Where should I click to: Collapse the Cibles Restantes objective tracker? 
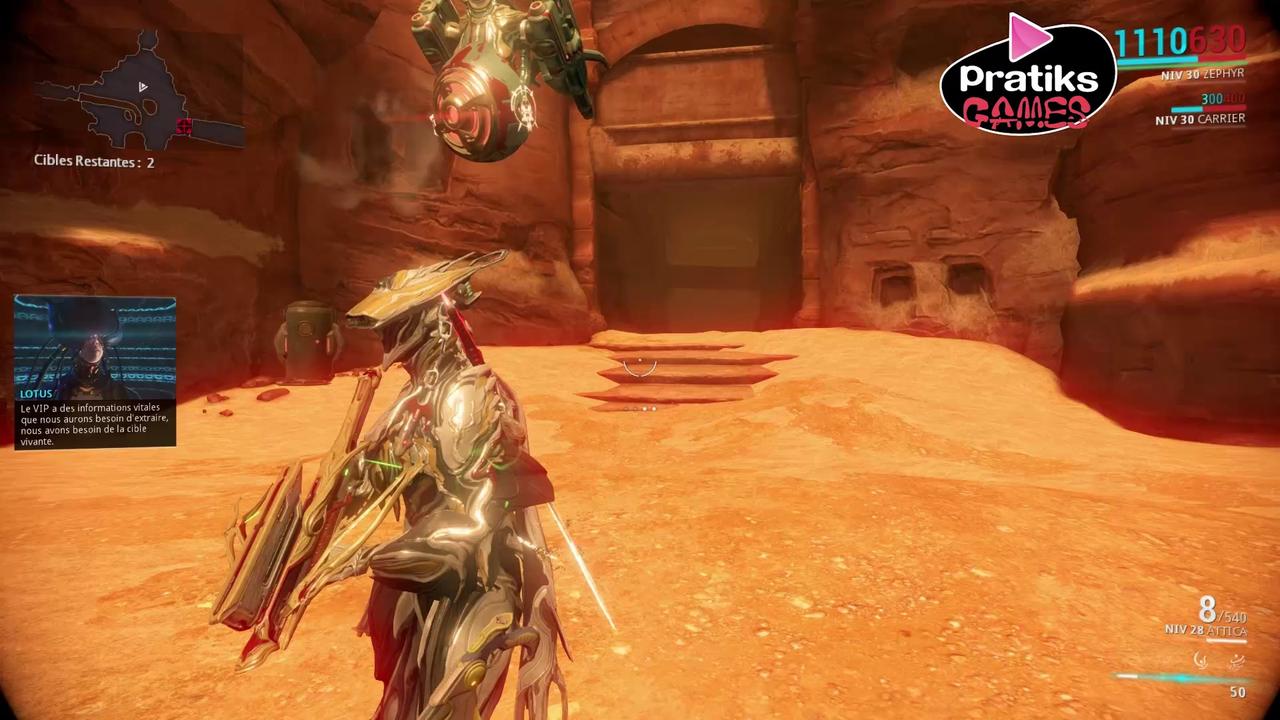coord(93,161)
